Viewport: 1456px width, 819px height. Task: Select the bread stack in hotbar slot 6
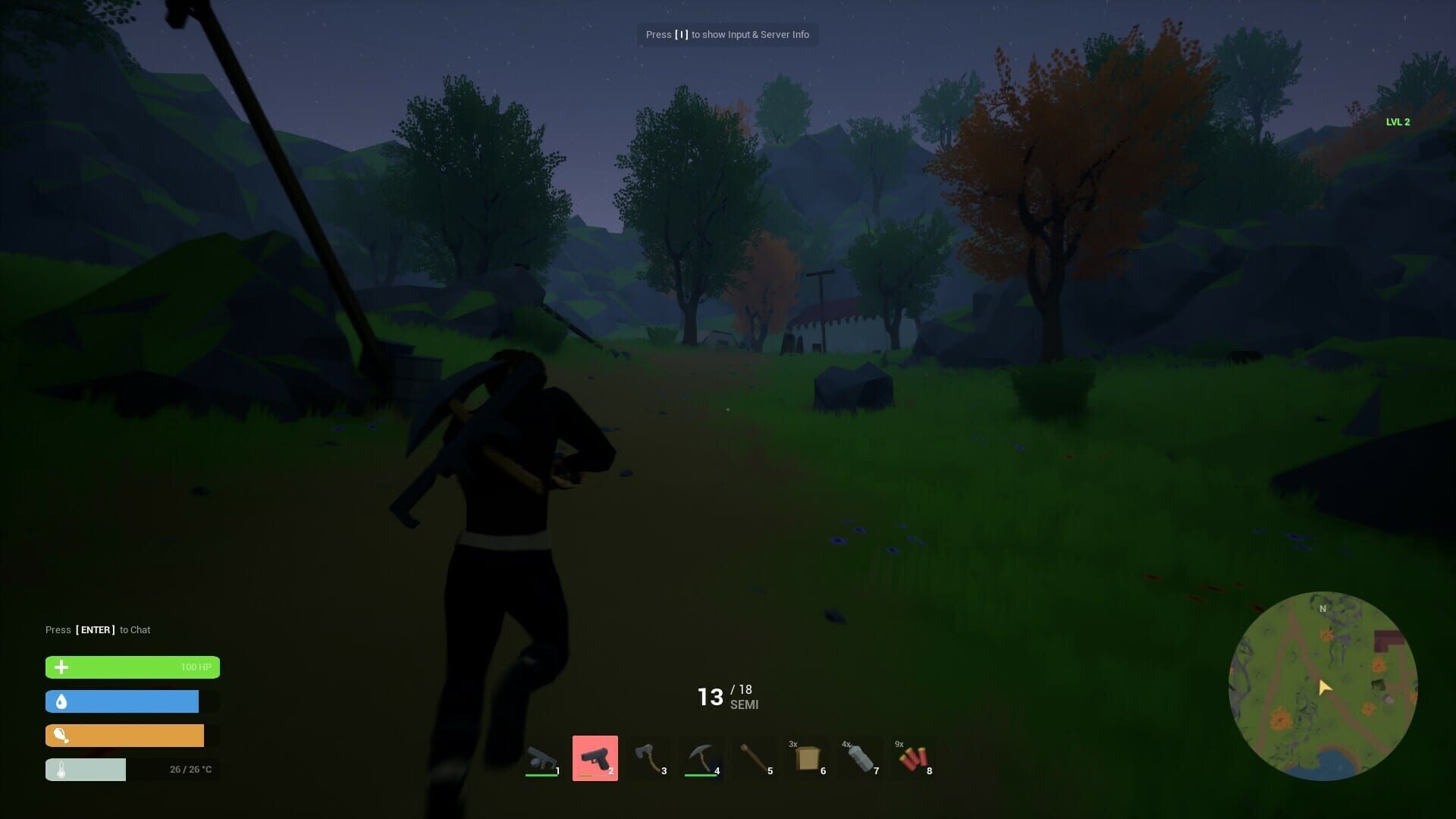pos(808,758)
